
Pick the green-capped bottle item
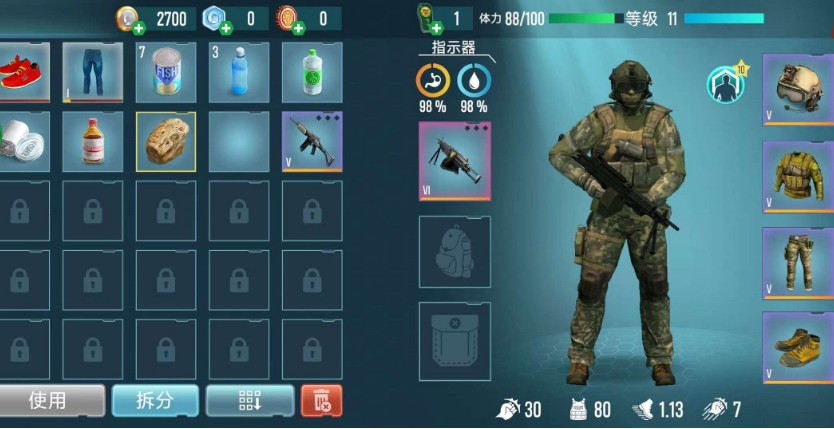tap(311, 72)
